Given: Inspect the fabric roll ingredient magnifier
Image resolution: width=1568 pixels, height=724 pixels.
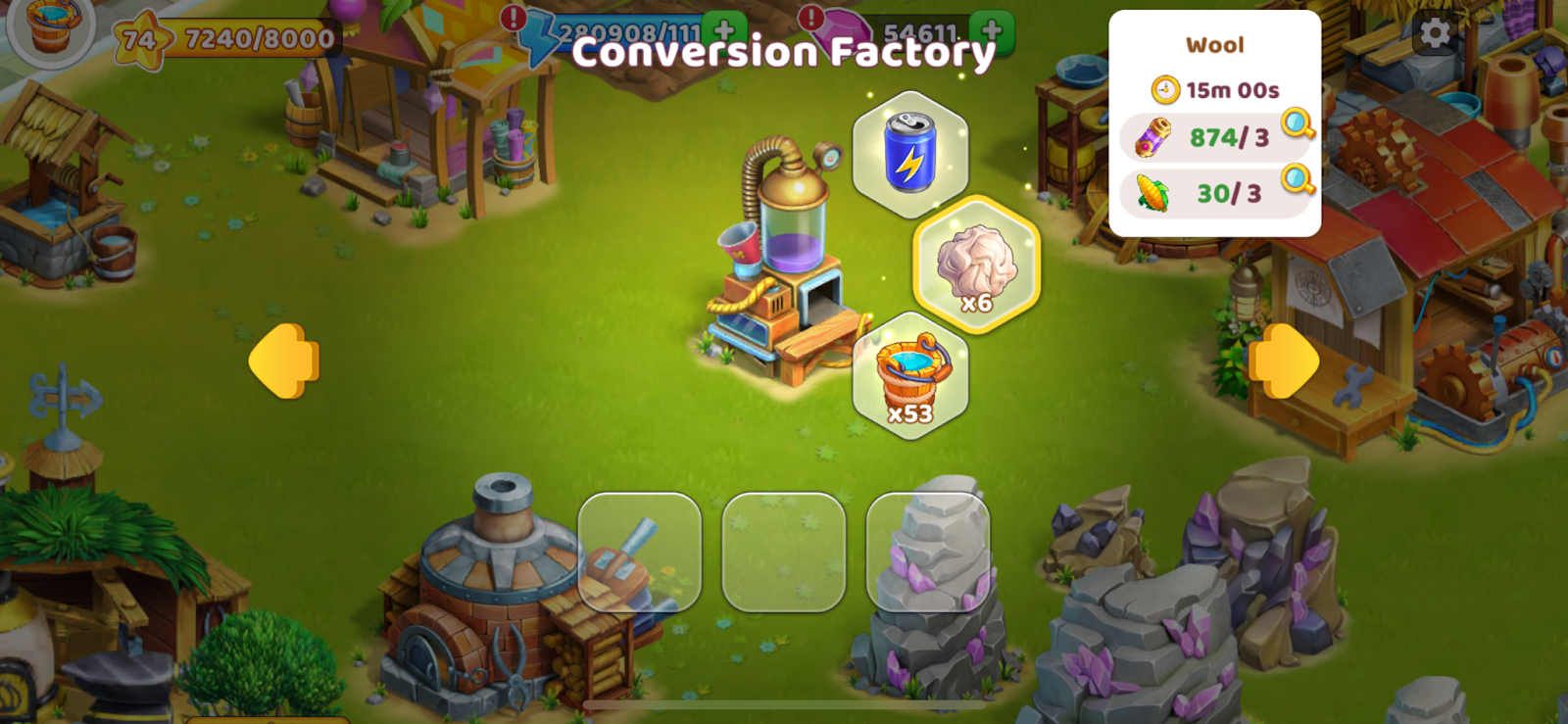Looking at the screenshot, I should [1298, 123].
